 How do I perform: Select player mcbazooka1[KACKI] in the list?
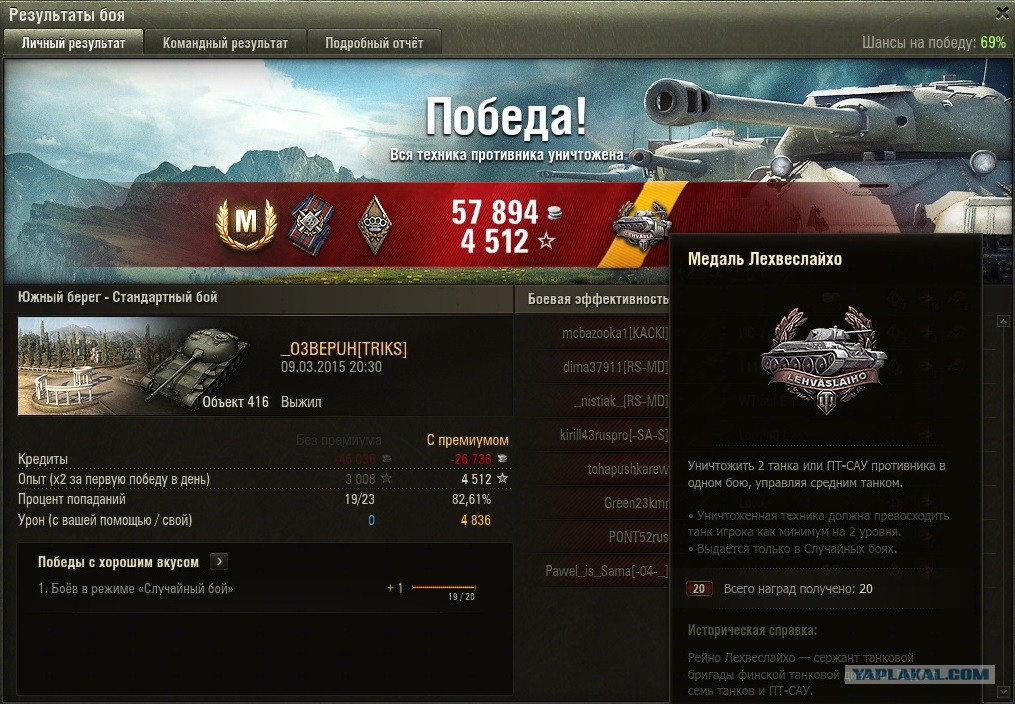[x=614, y=333]
